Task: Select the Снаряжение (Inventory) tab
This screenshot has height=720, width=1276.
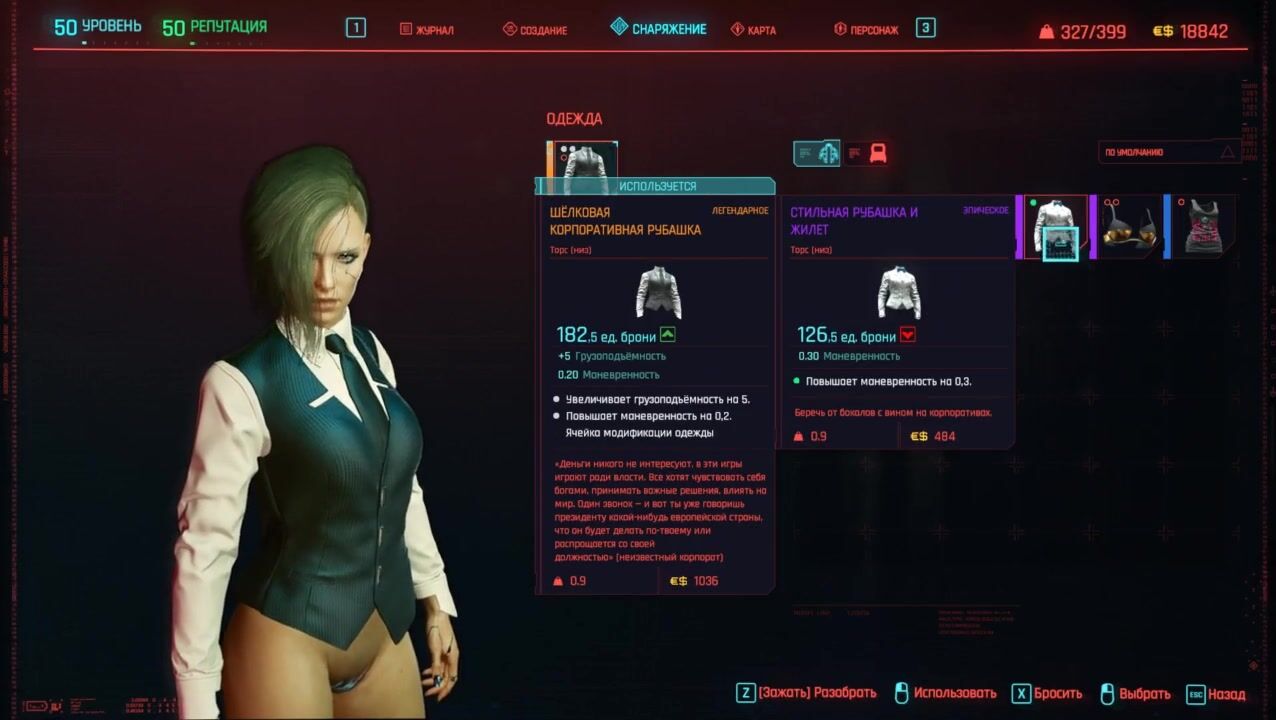Action: click(658, 29)
